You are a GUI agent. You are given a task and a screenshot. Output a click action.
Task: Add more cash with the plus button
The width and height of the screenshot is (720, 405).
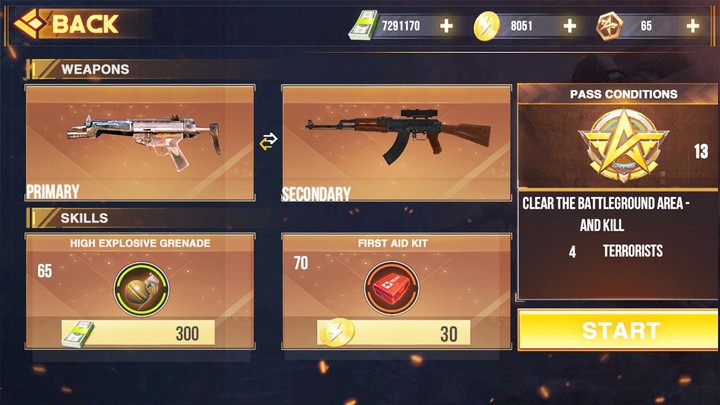(445, 26)
